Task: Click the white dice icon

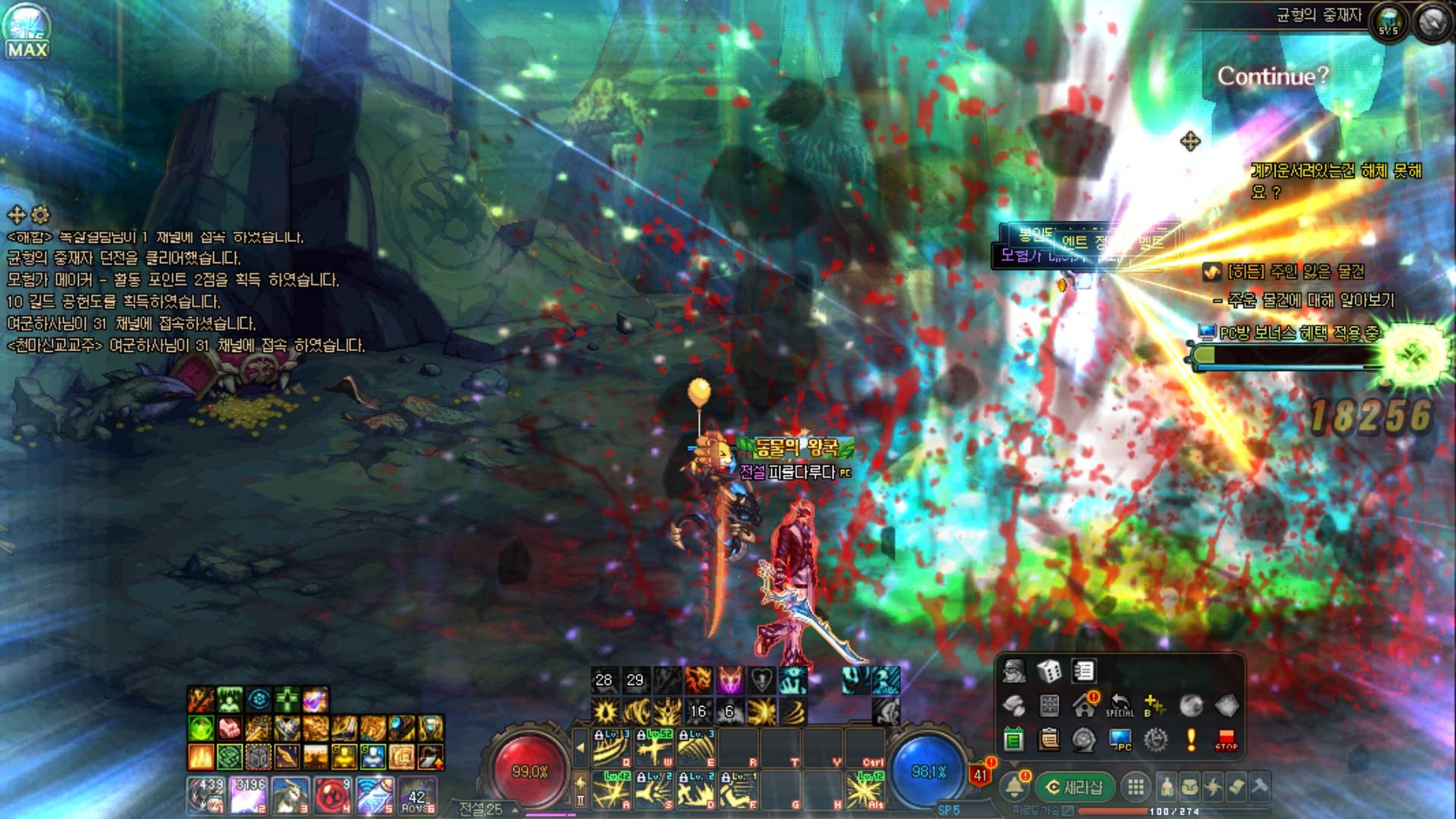Action: coord(1049,671)
